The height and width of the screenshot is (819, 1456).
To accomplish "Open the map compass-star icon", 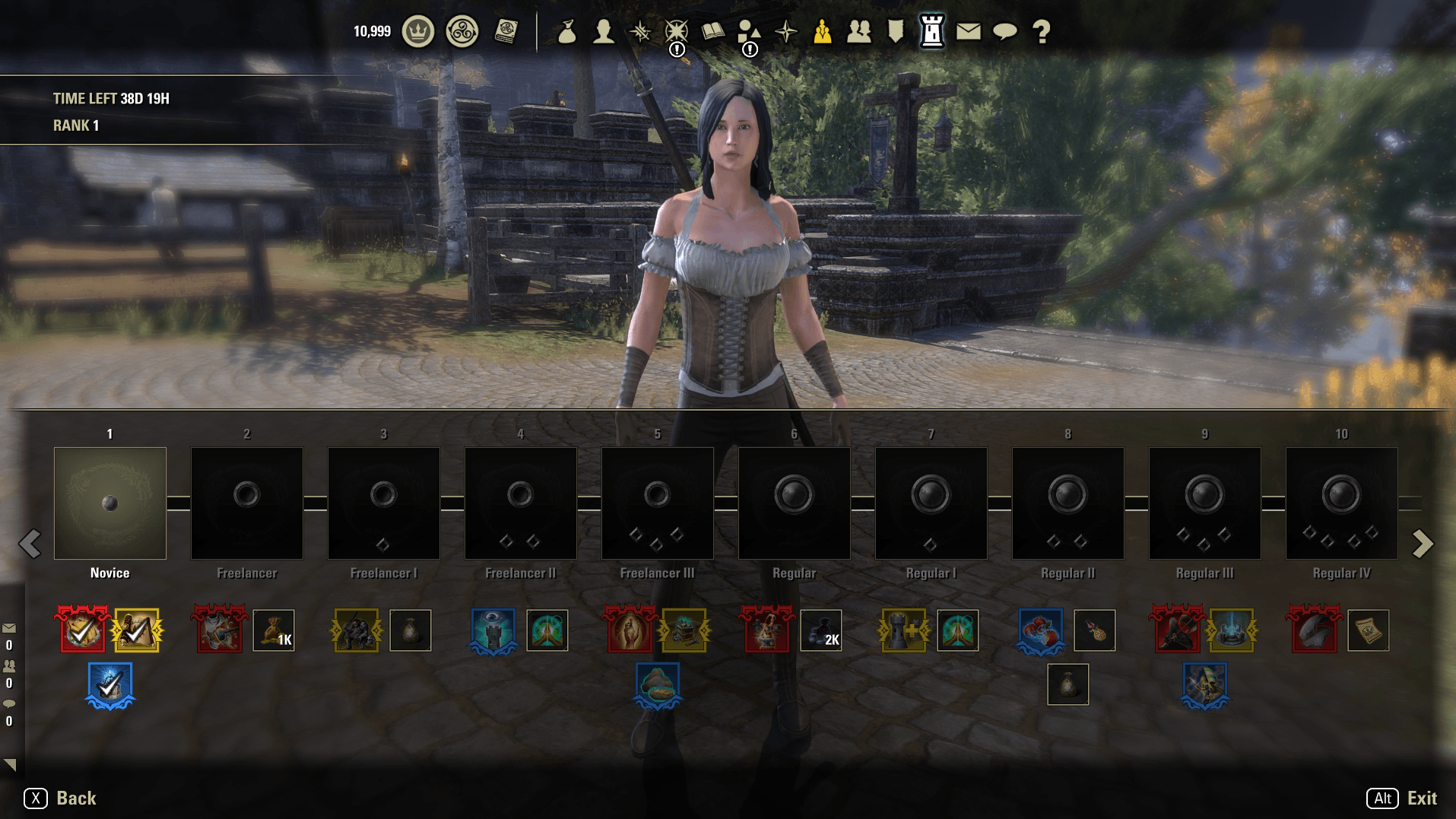I will click(786, 32).
